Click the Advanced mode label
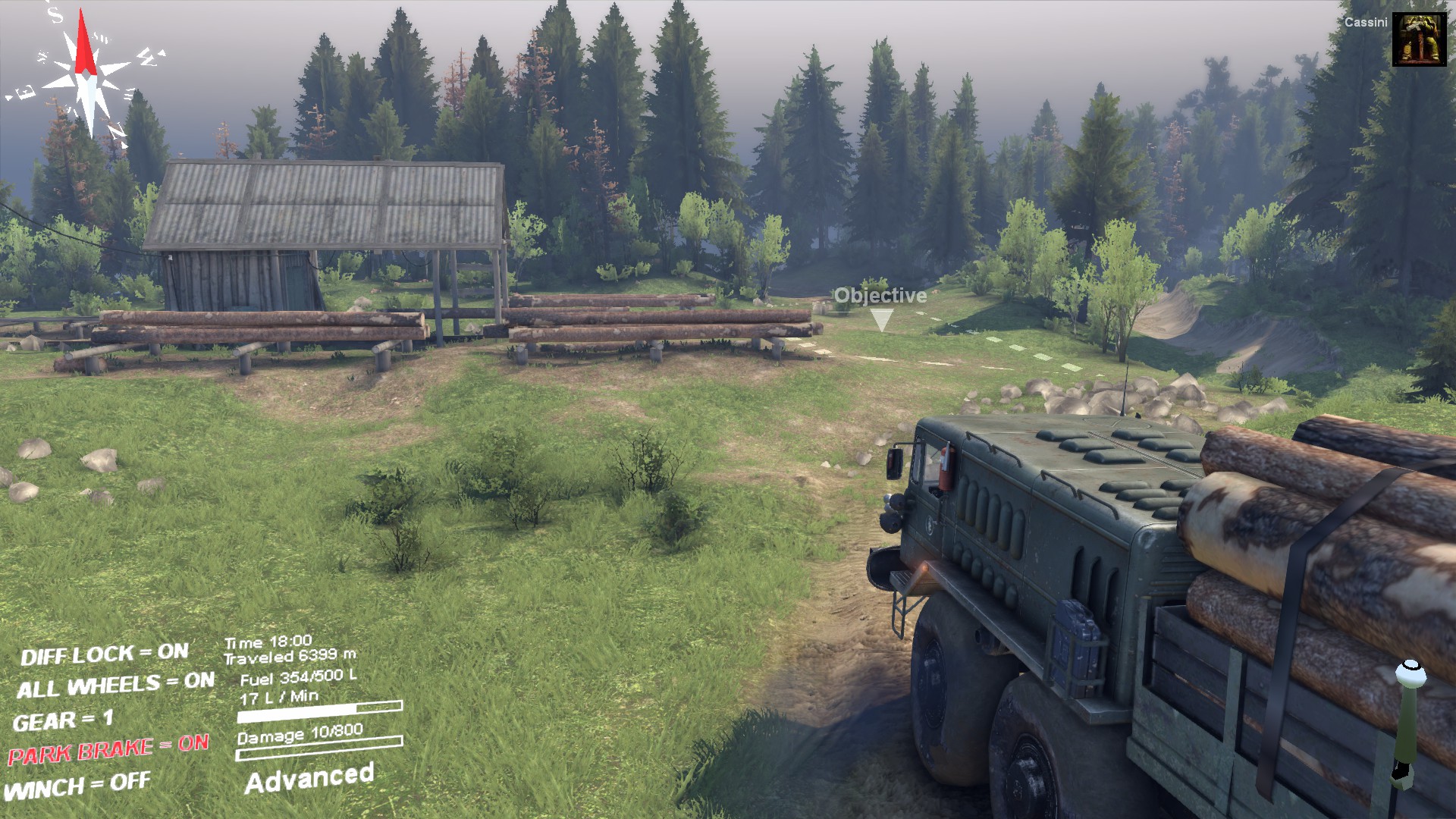Viewport: 1456px width, 819px height. [309, 778]
